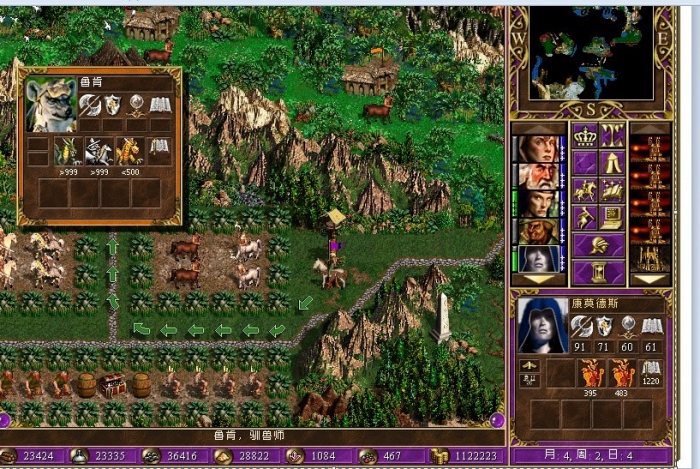
Task: Move the hero with the horseman button
Action: [x=584, y=190]
